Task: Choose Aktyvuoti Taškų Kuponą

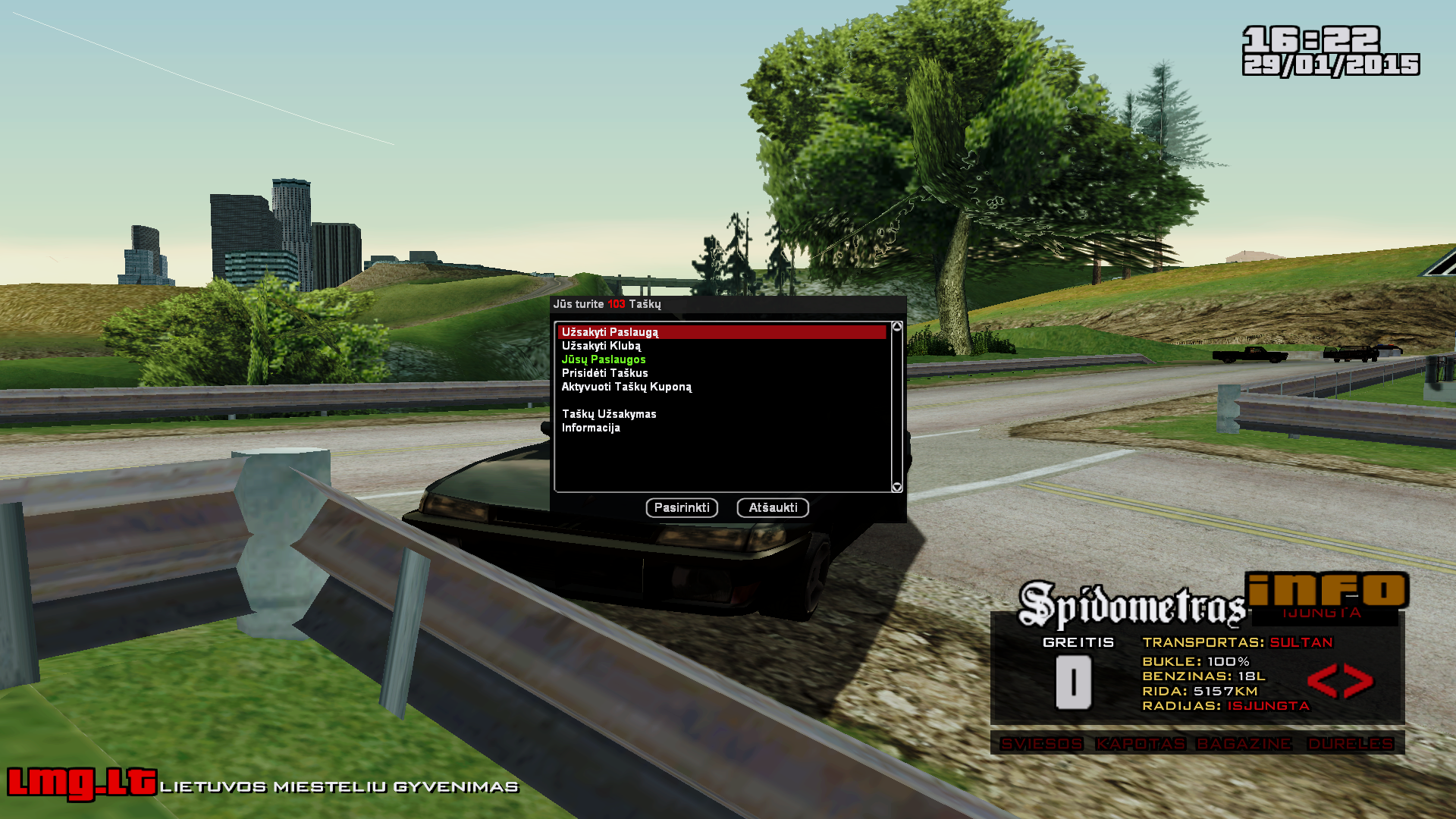Action: (626, 387)
